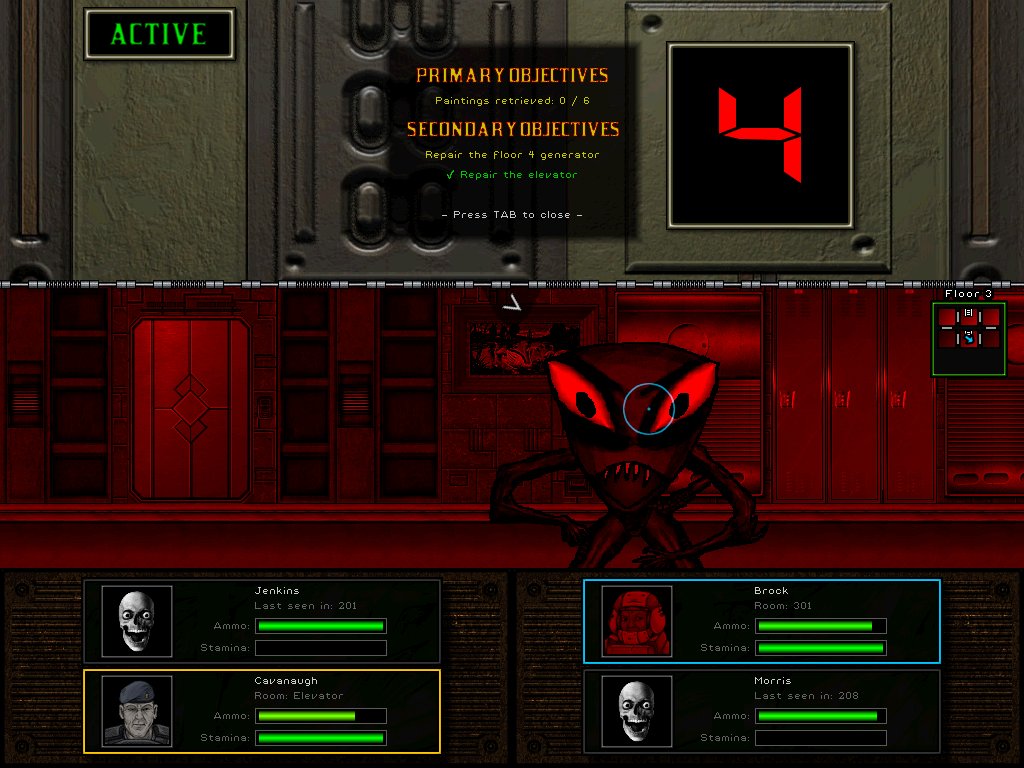Click Morris' skull portrait

pos(637,711)
